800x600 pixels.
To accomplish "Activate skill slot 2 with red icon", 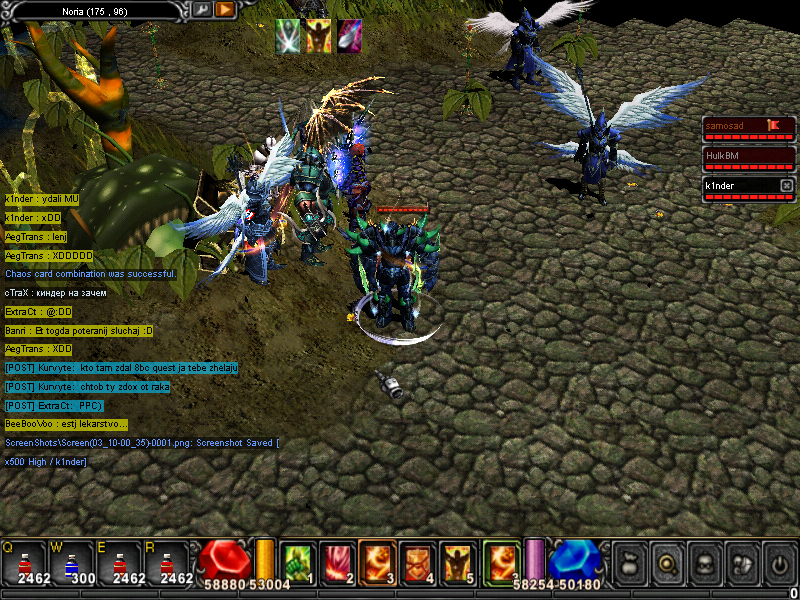I will [x=337, y=561].
